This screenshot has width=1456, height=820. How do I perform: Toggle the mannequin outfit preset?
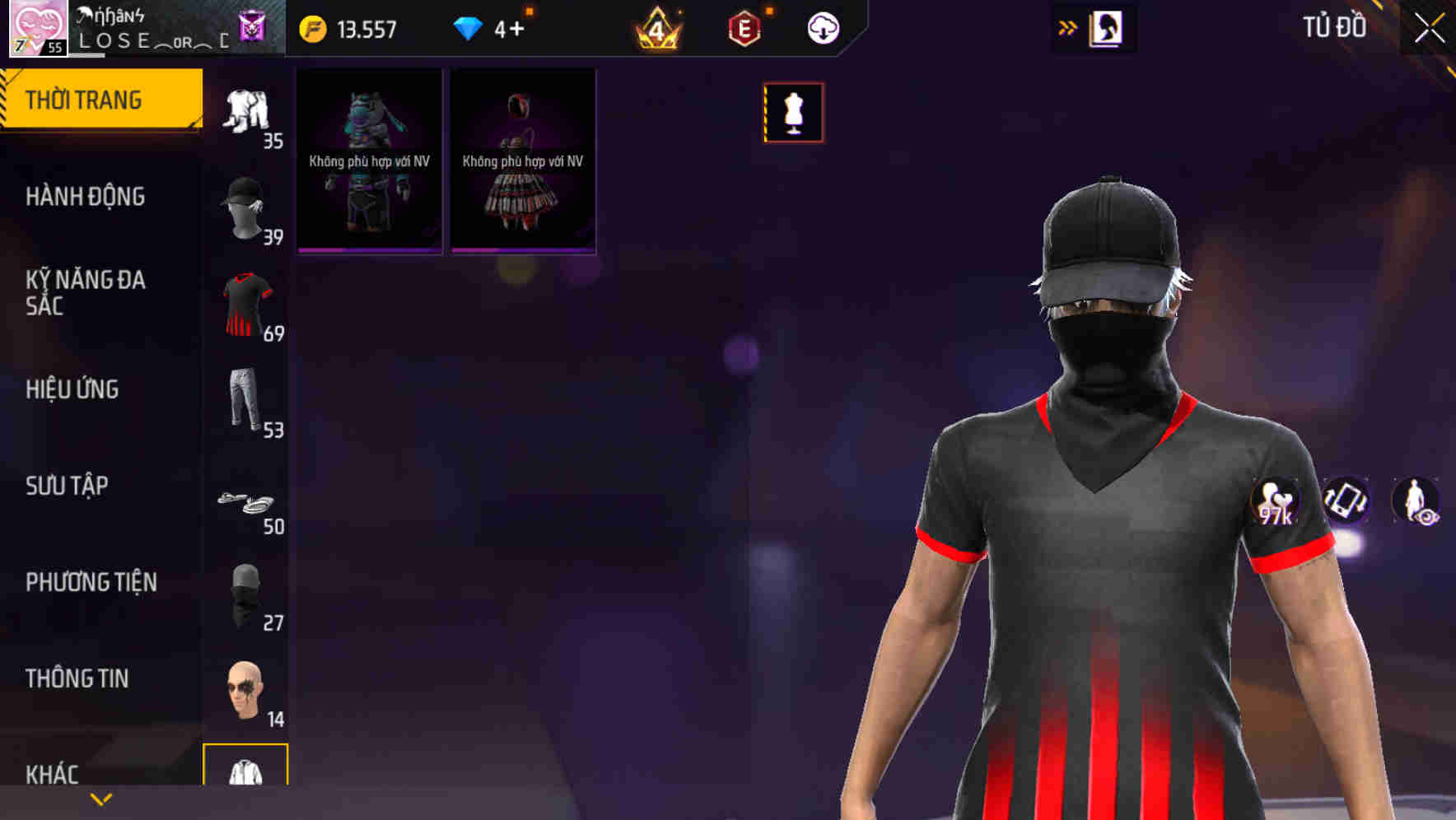(793, 113)
